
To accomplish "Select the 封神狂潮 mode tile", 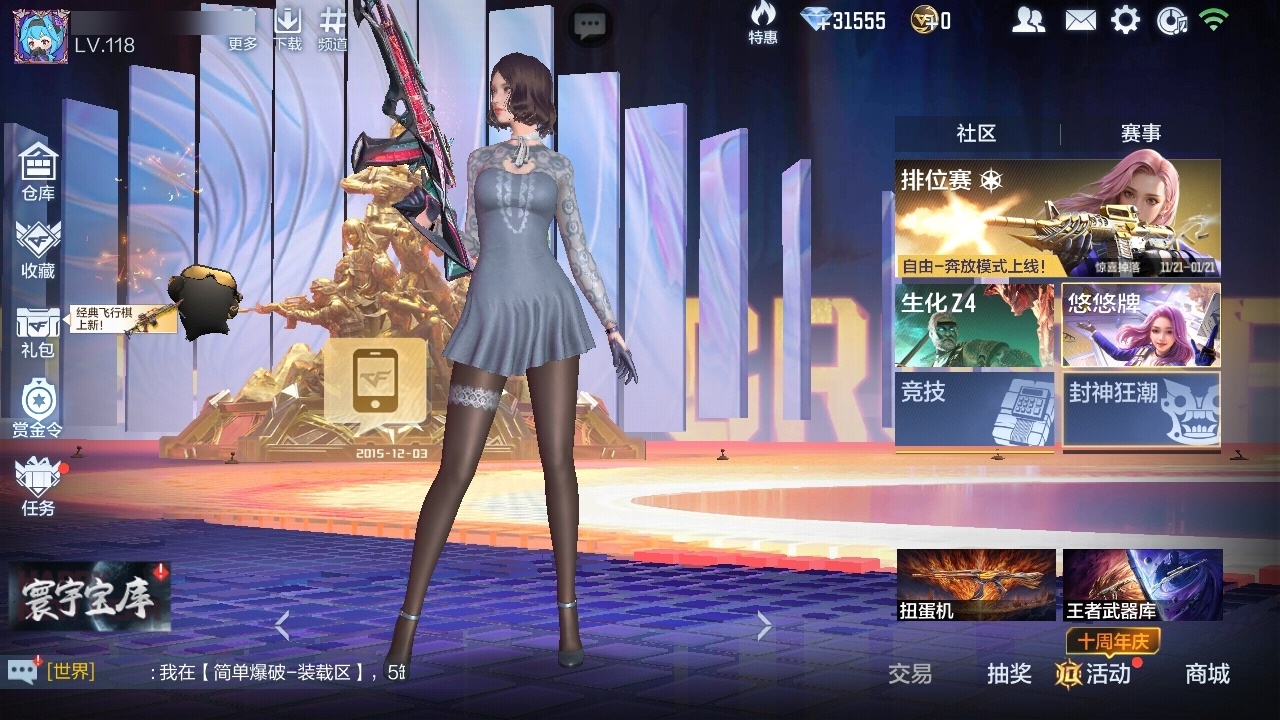I will coord(1141,408).
